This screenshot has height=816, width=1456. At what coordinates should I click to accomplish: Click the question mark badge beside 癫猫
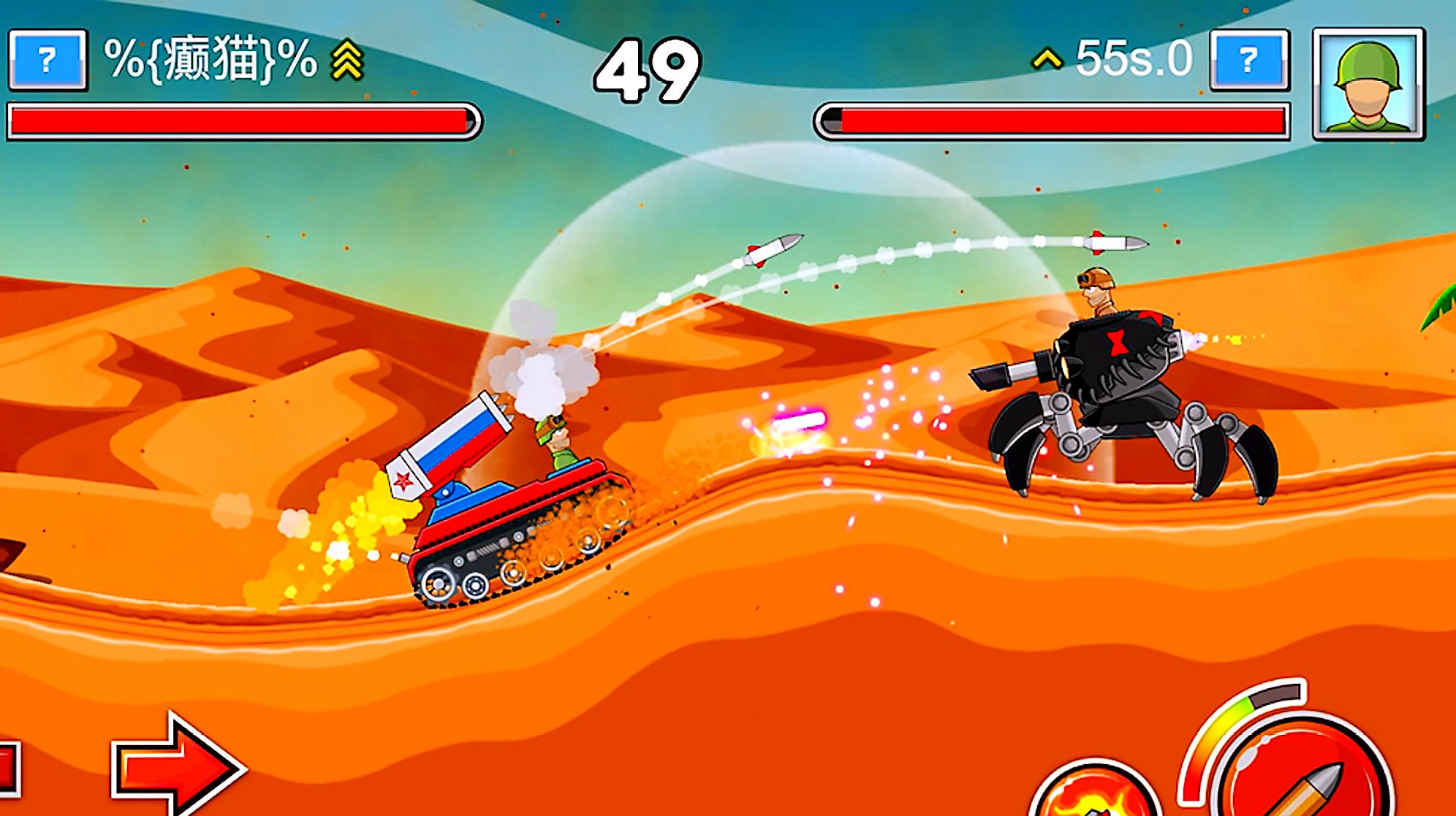tap(48, 60)
